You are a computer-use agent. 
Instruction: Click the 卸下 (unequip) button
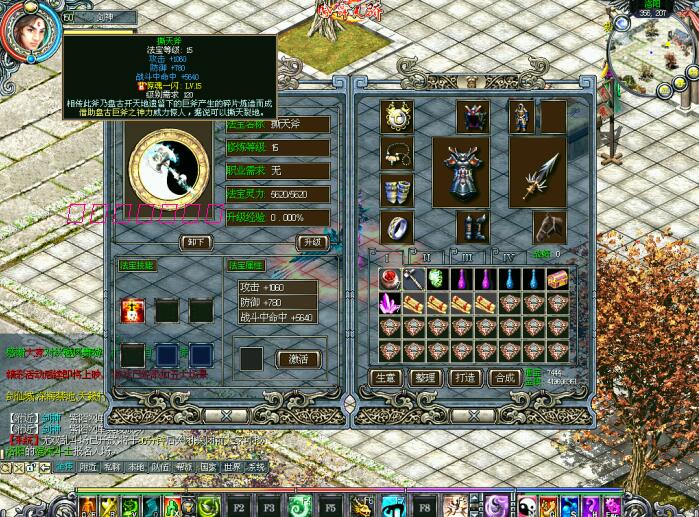point(196,242)
